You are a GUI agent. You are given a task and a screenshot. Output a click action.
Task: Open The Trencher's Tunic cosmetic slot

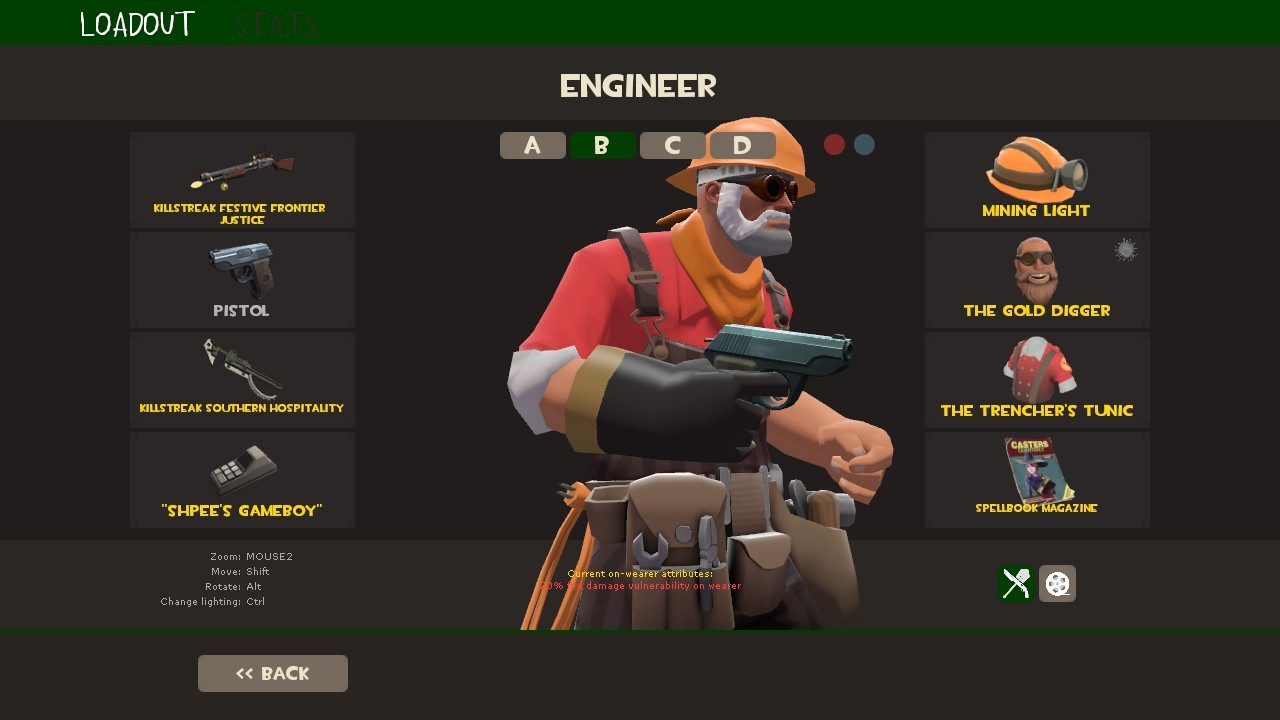[1037, 380]
